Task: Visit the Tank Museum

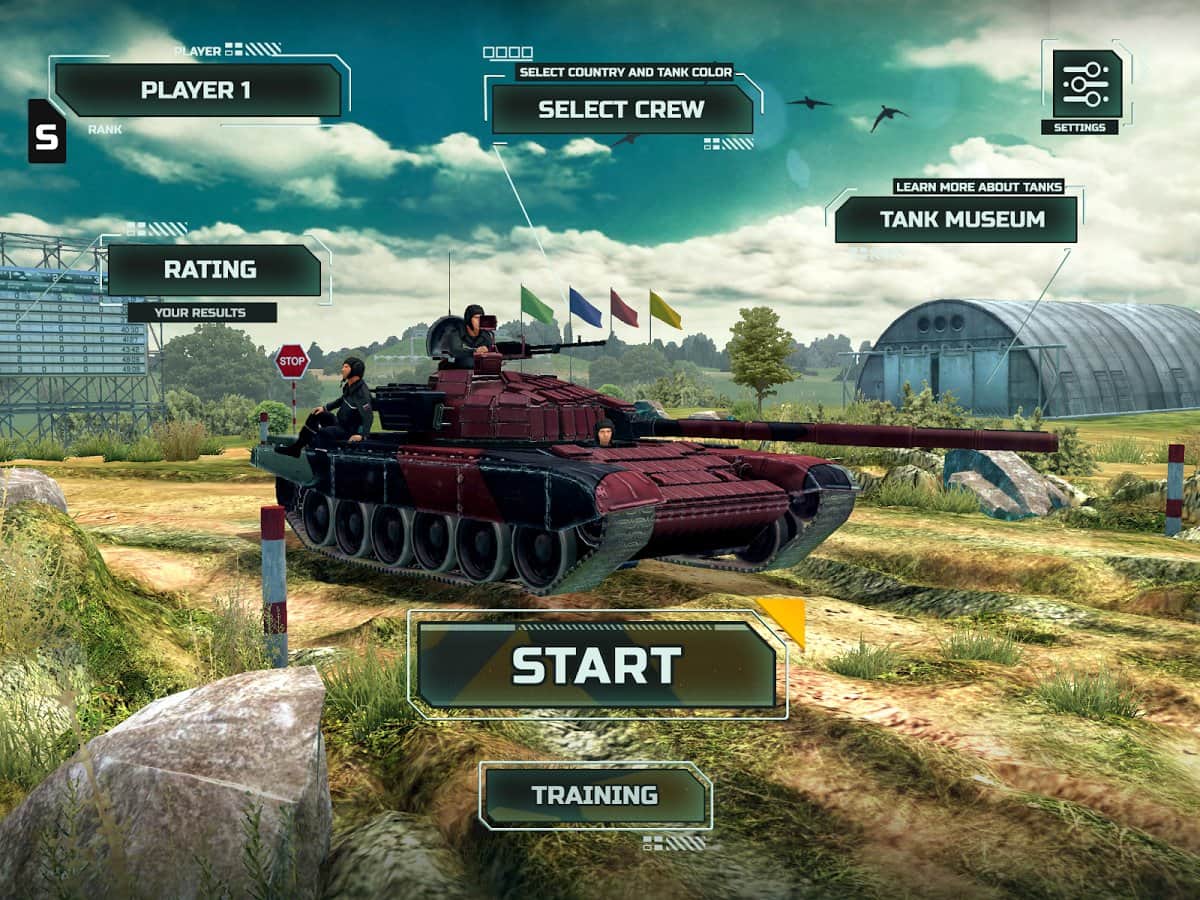Action: pos(956,219)
